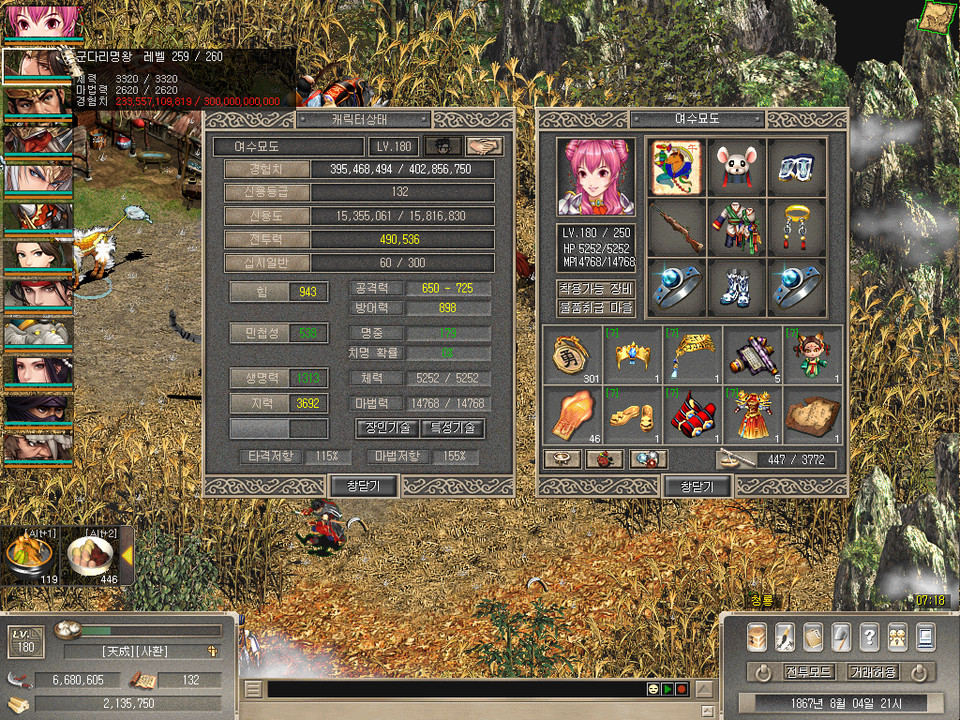Click the 착용가능 장비 button
This screenshot has height=720, width=960.
coord(596,289)
